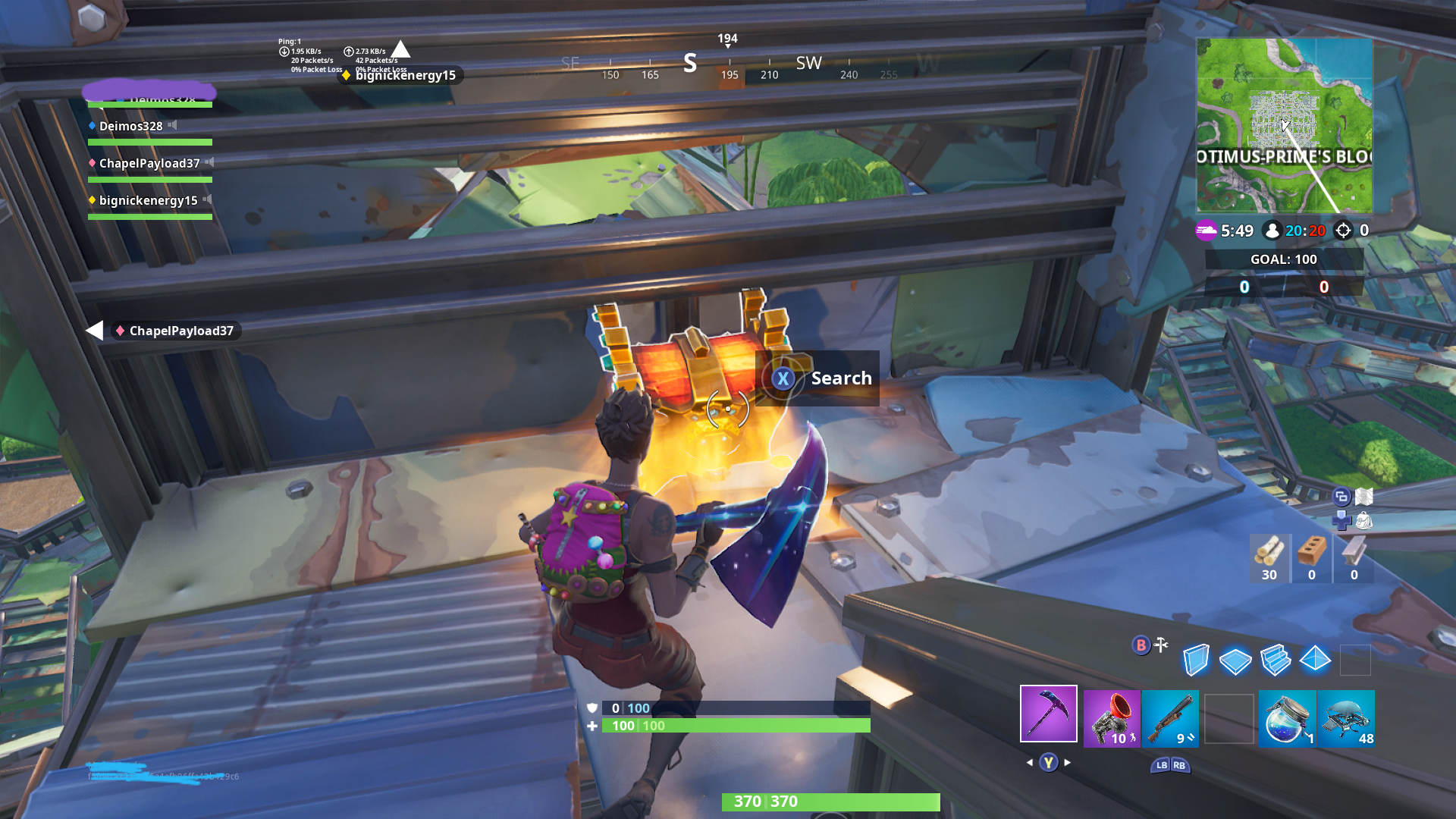This screenshot has height=819, width=1456.
Task: Click the edit tool icon beside the B button
Action: pos(1159,645)
